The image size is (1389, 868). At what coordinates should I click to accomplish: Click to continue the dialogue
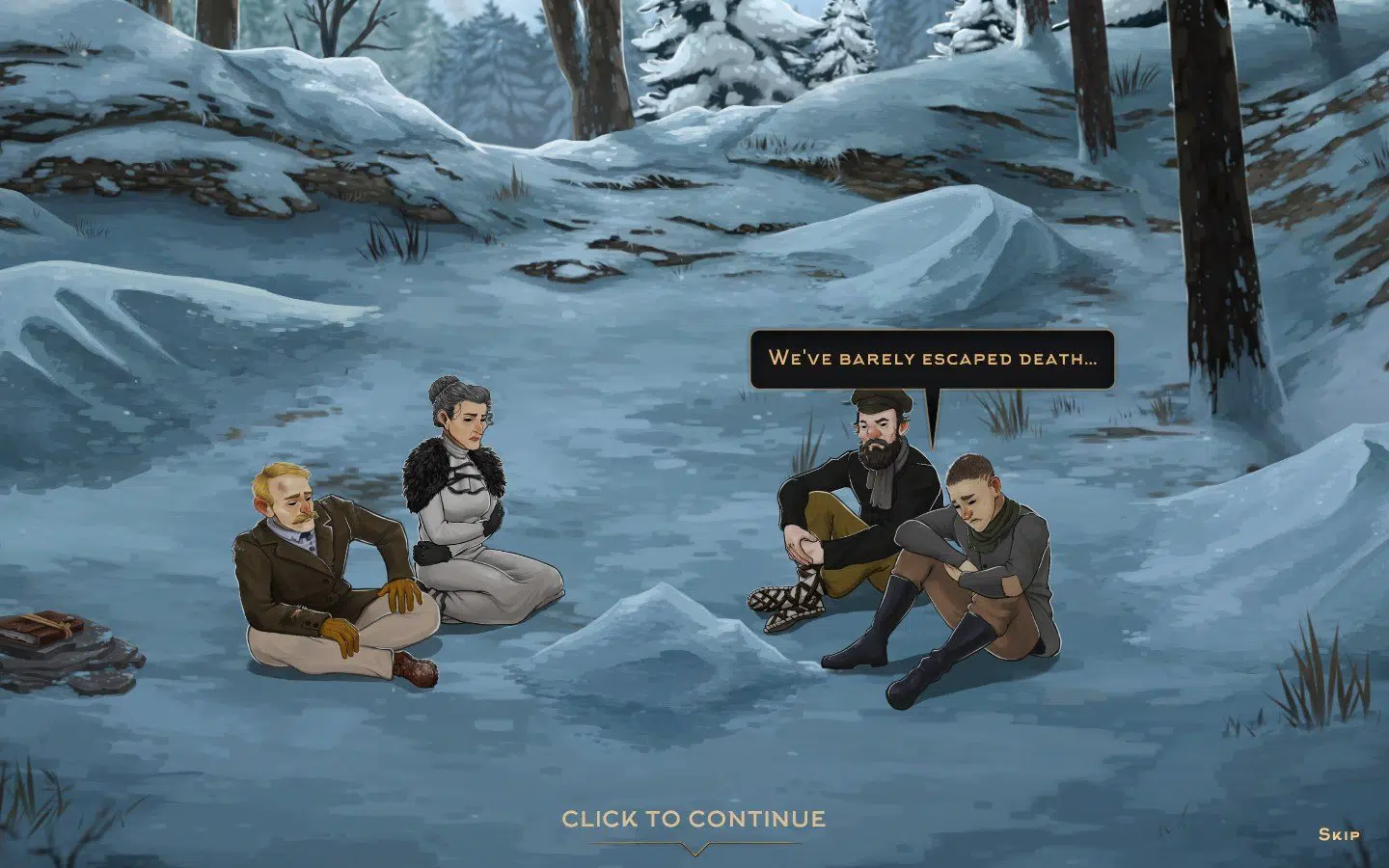point(694,820)
